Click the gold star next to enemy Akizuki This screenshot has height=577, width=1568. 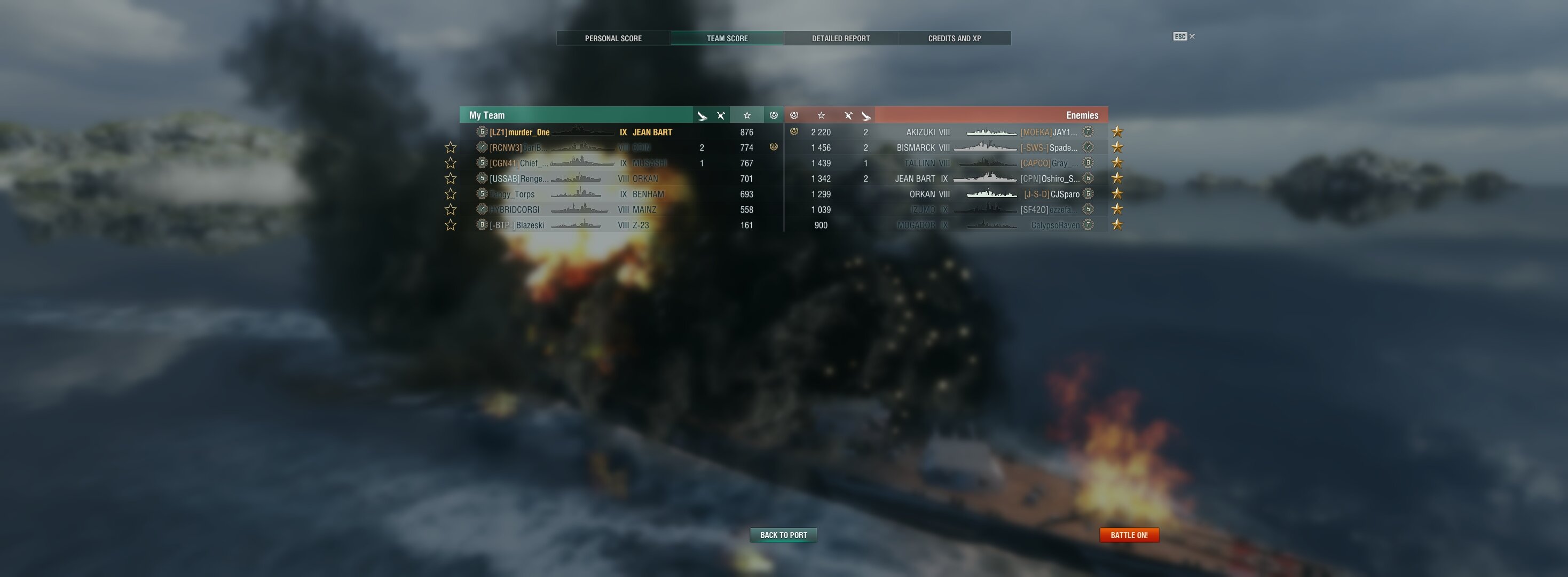pyautogui.click(x=1117, y=131)
